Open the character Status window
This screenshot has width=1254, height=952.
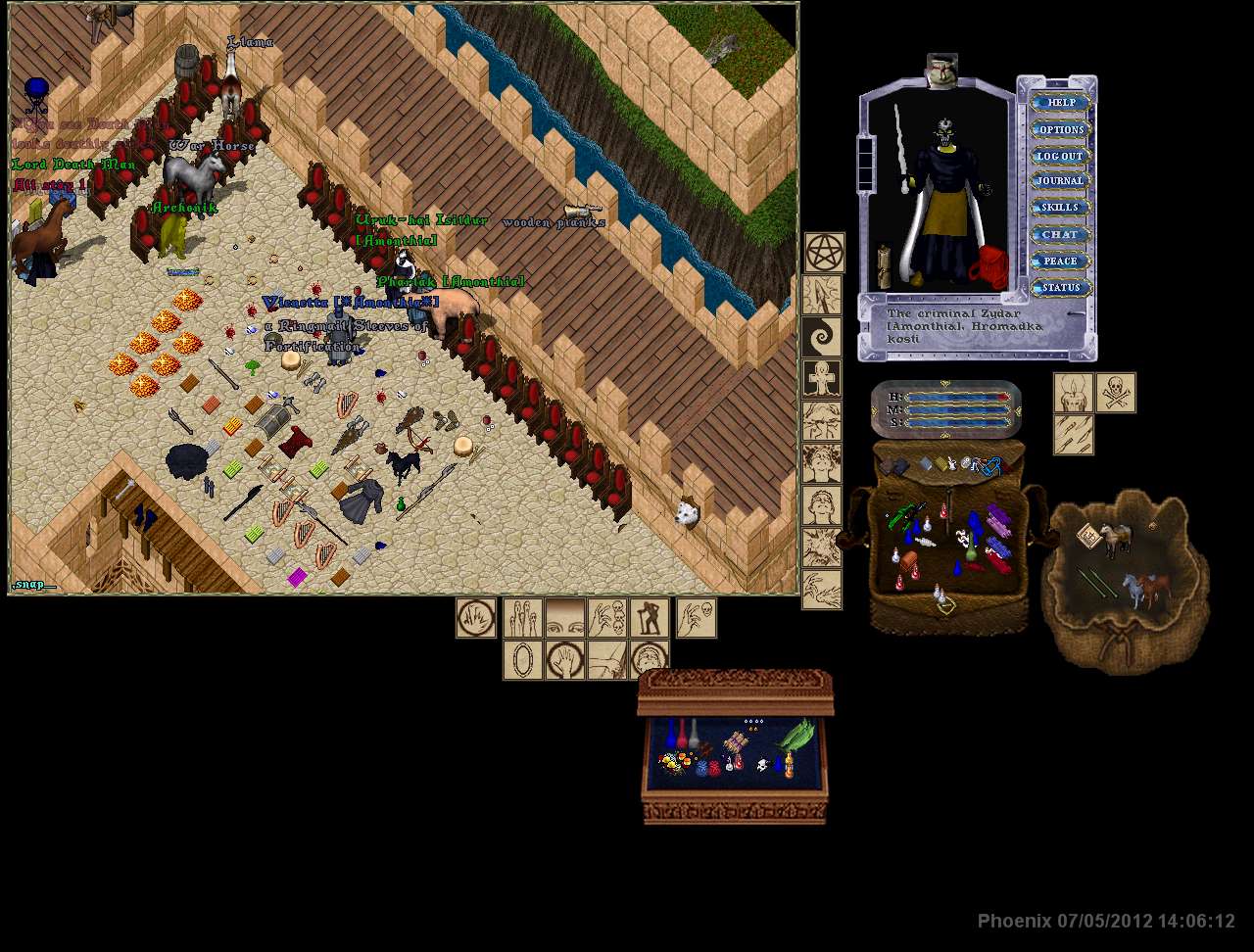(x=1061, y=288)
